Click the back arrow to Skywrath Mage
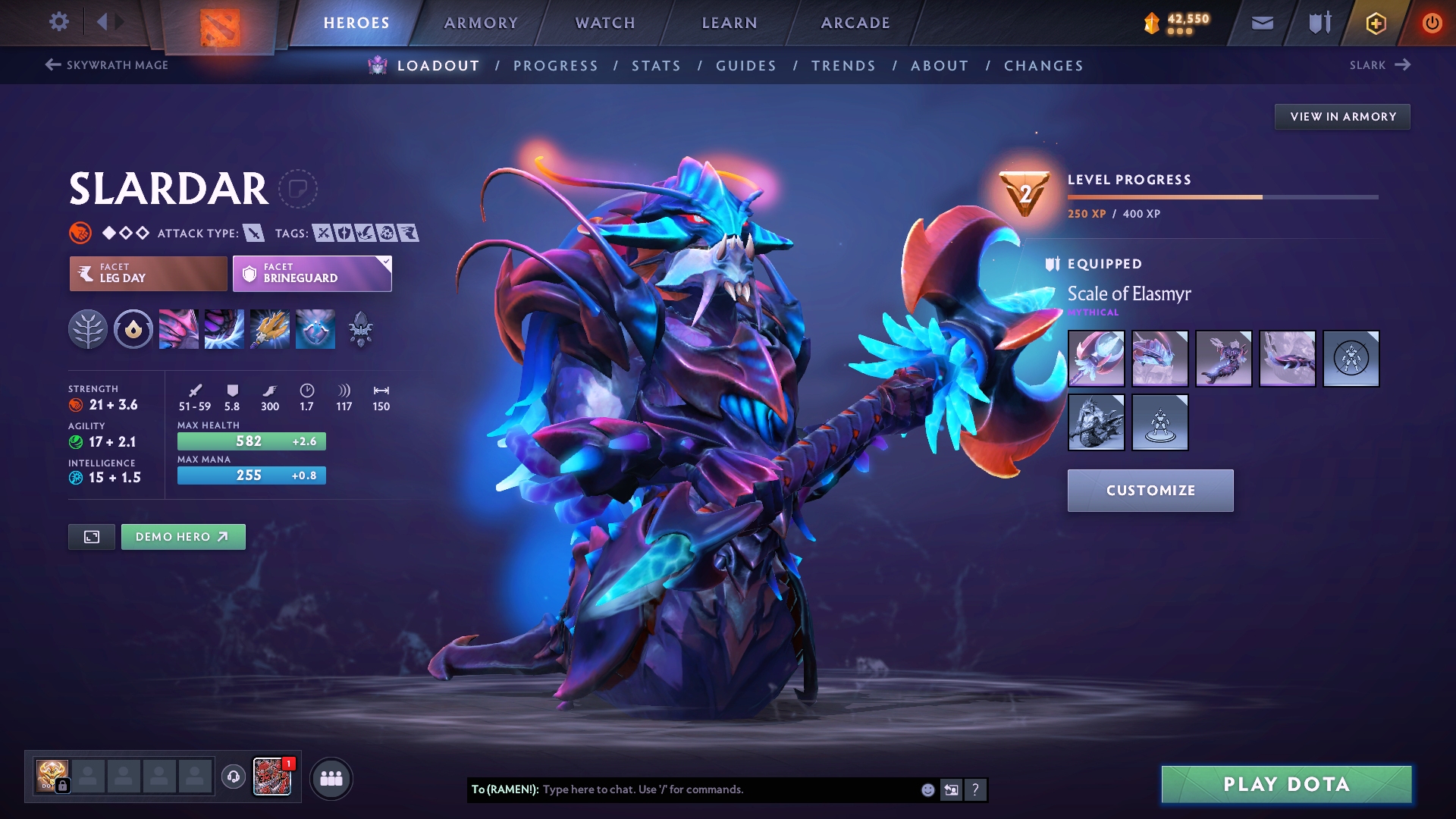Image resolution: width=1456 pixels, height=819 pixels. pos(51,65)
